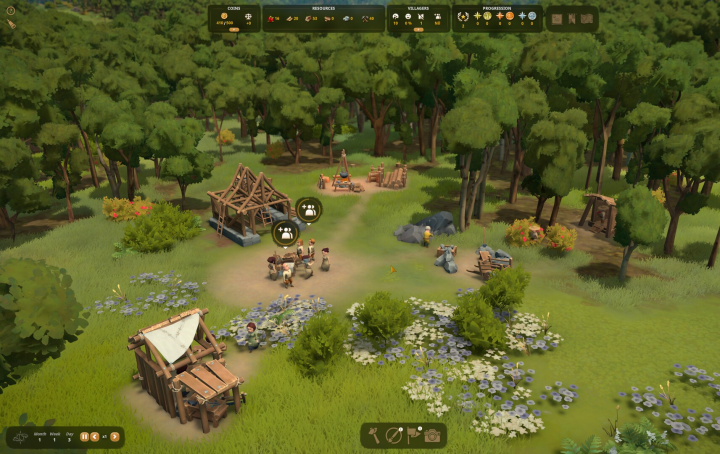Open photo mode with the camera icon

432,435
